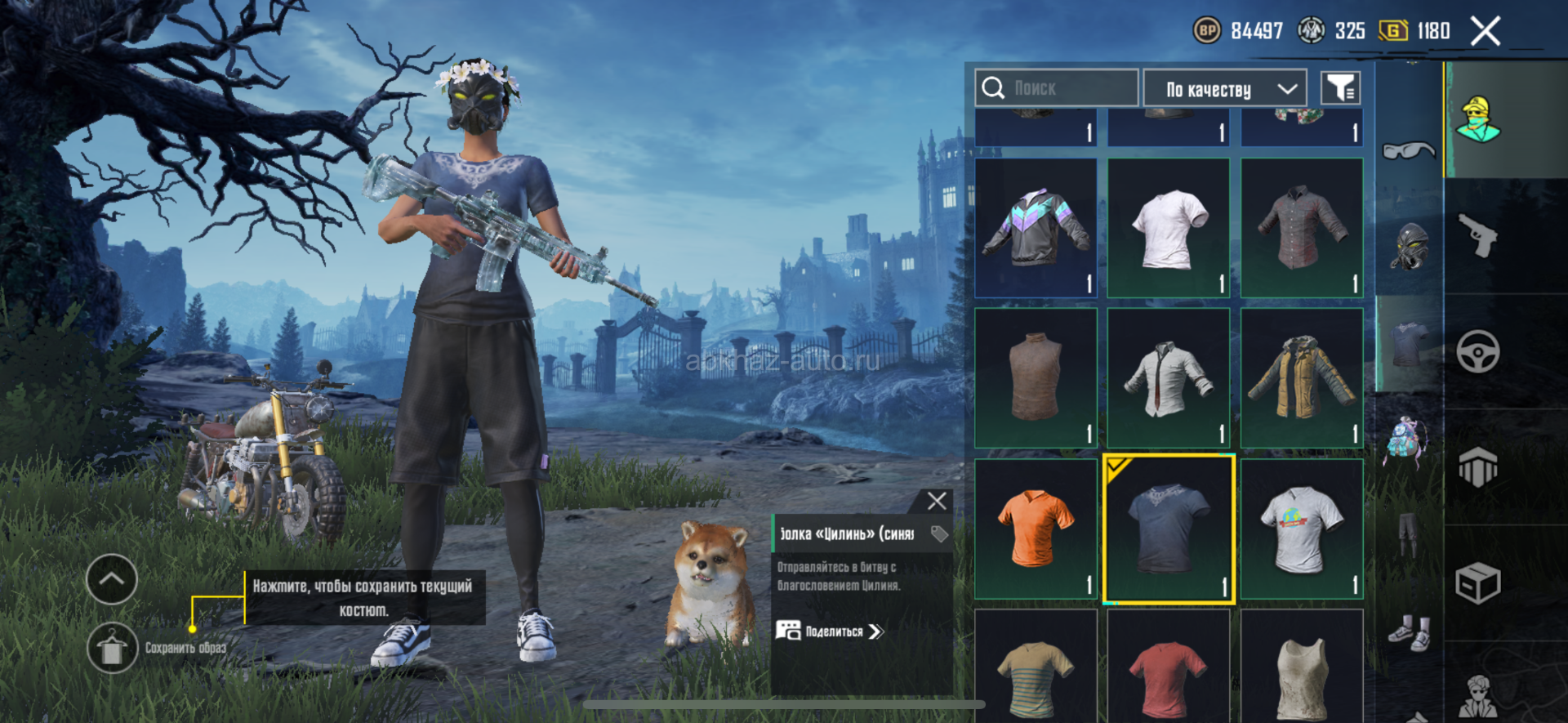Select the brown sleeveless vest
Image resolution: width=1568 pixels, height=723 pixels.
[x=1036, y=377]
